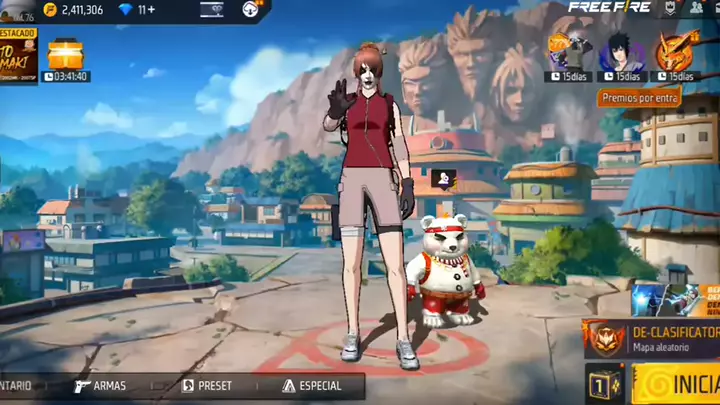Start a match with Iniciar
720x405 pixels.
pyautogui.click(x=678, y=384)
